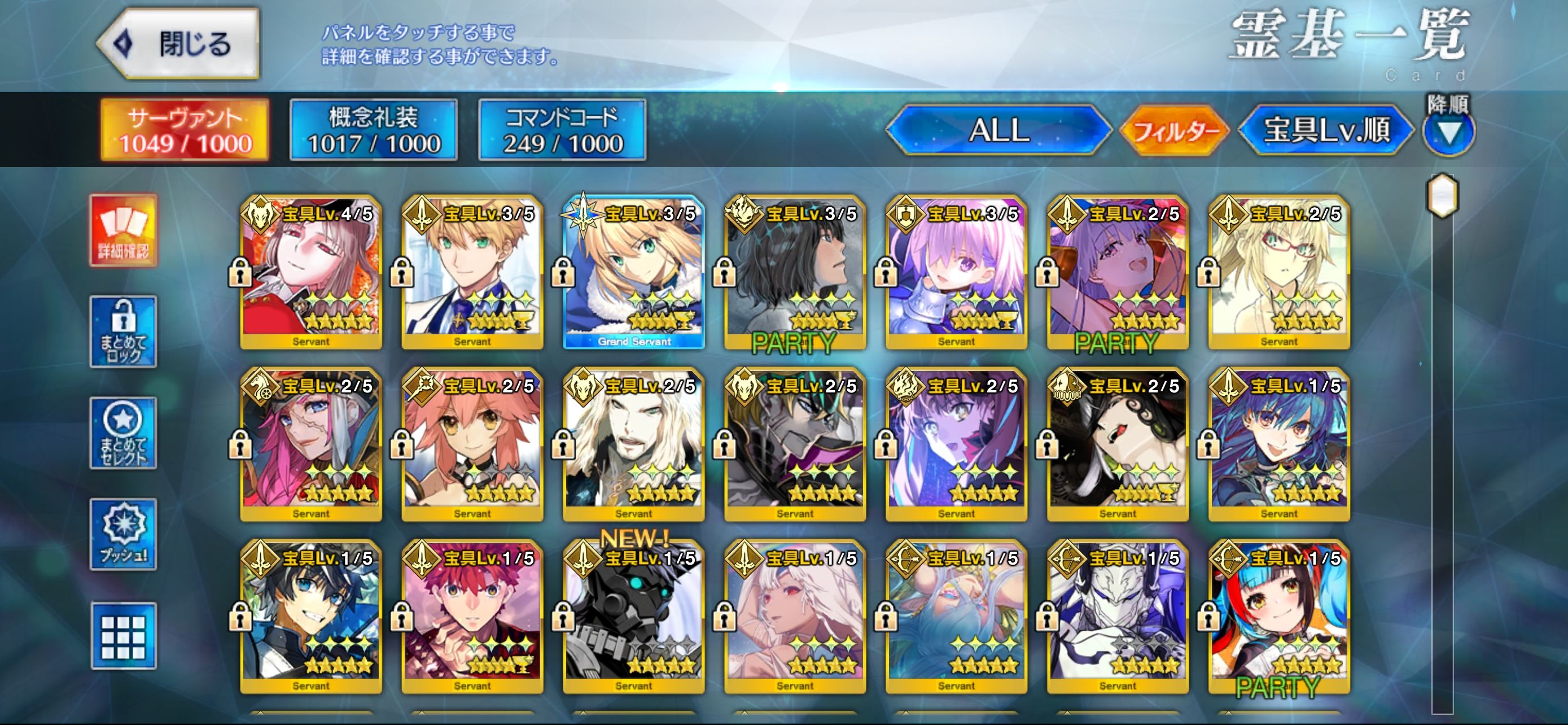Click the まとめてロック bulk lock button

[x=124, y=332]
